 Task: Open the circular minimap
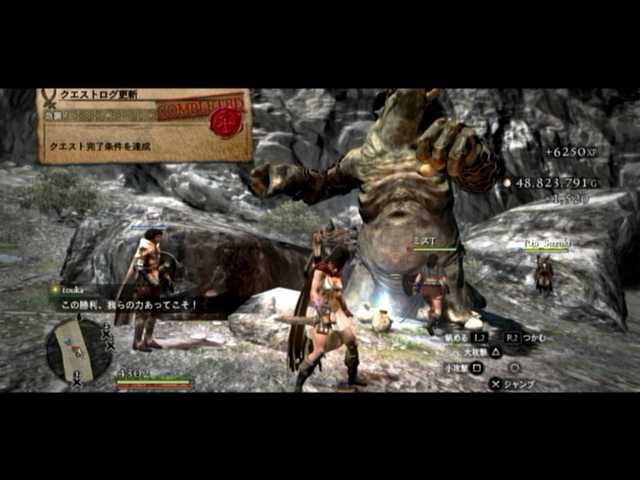(x=77, y=349)
